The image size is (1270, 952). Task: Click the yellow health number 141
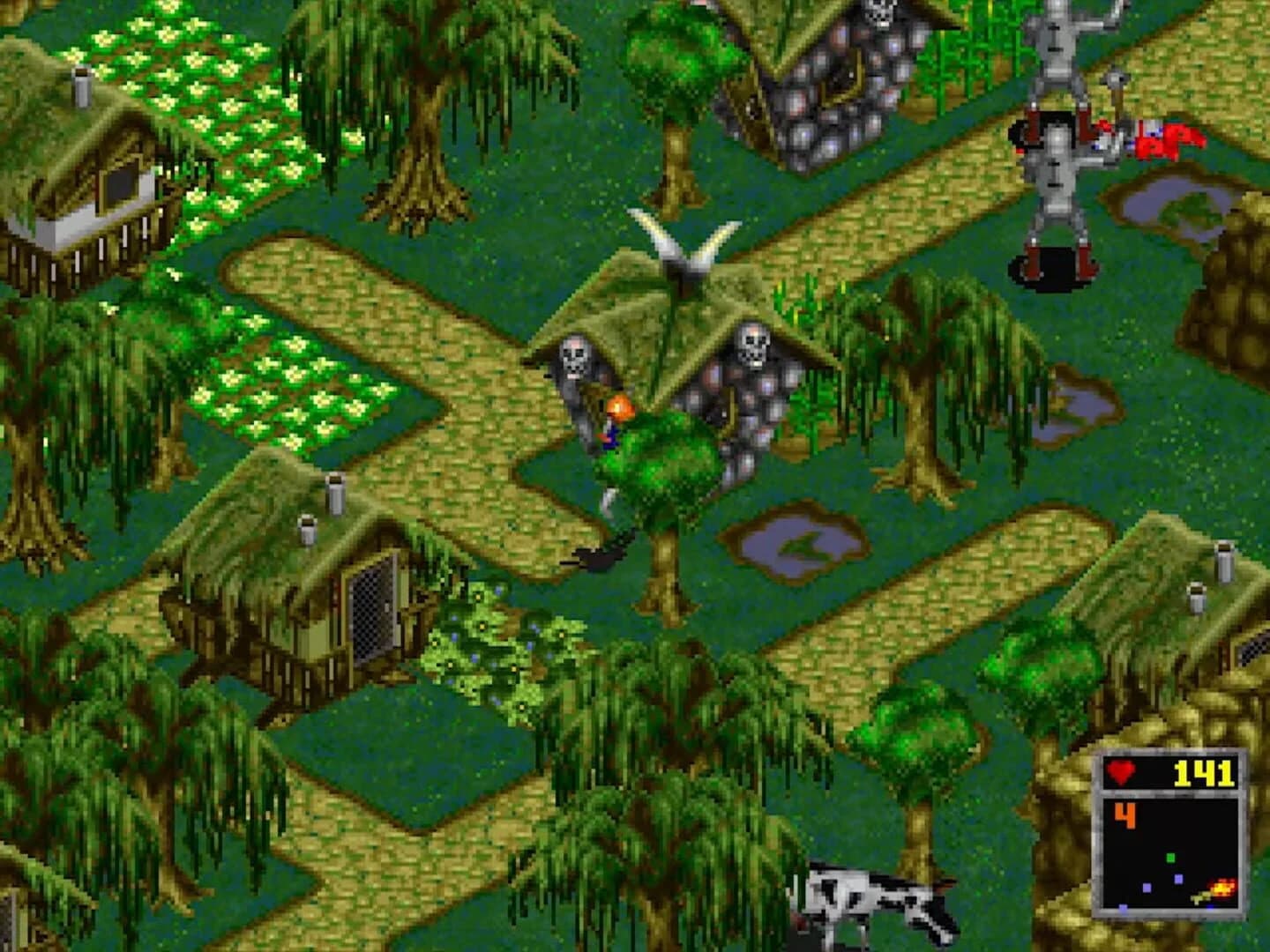pyautogui.click(x=1203, y=774)
